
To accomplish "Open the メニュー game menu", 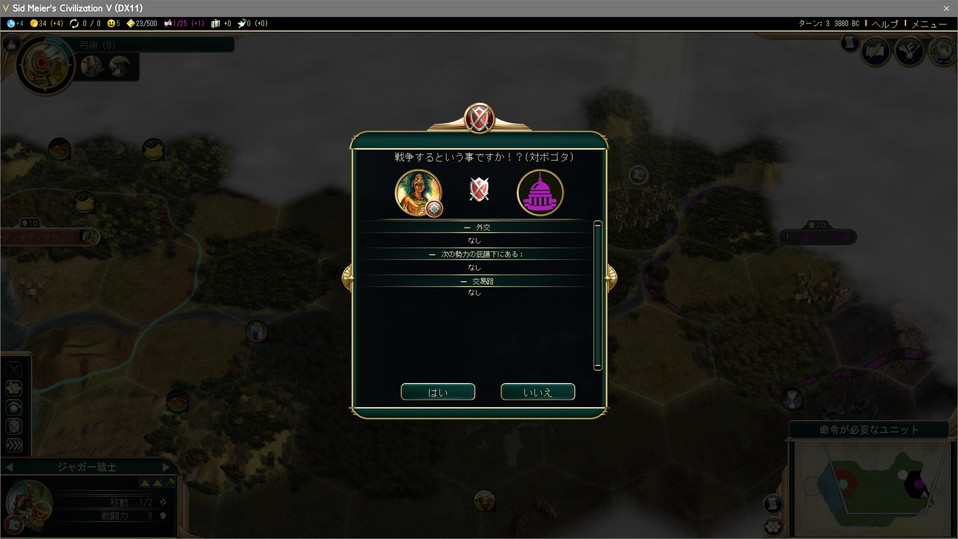I will coord(929,23).
